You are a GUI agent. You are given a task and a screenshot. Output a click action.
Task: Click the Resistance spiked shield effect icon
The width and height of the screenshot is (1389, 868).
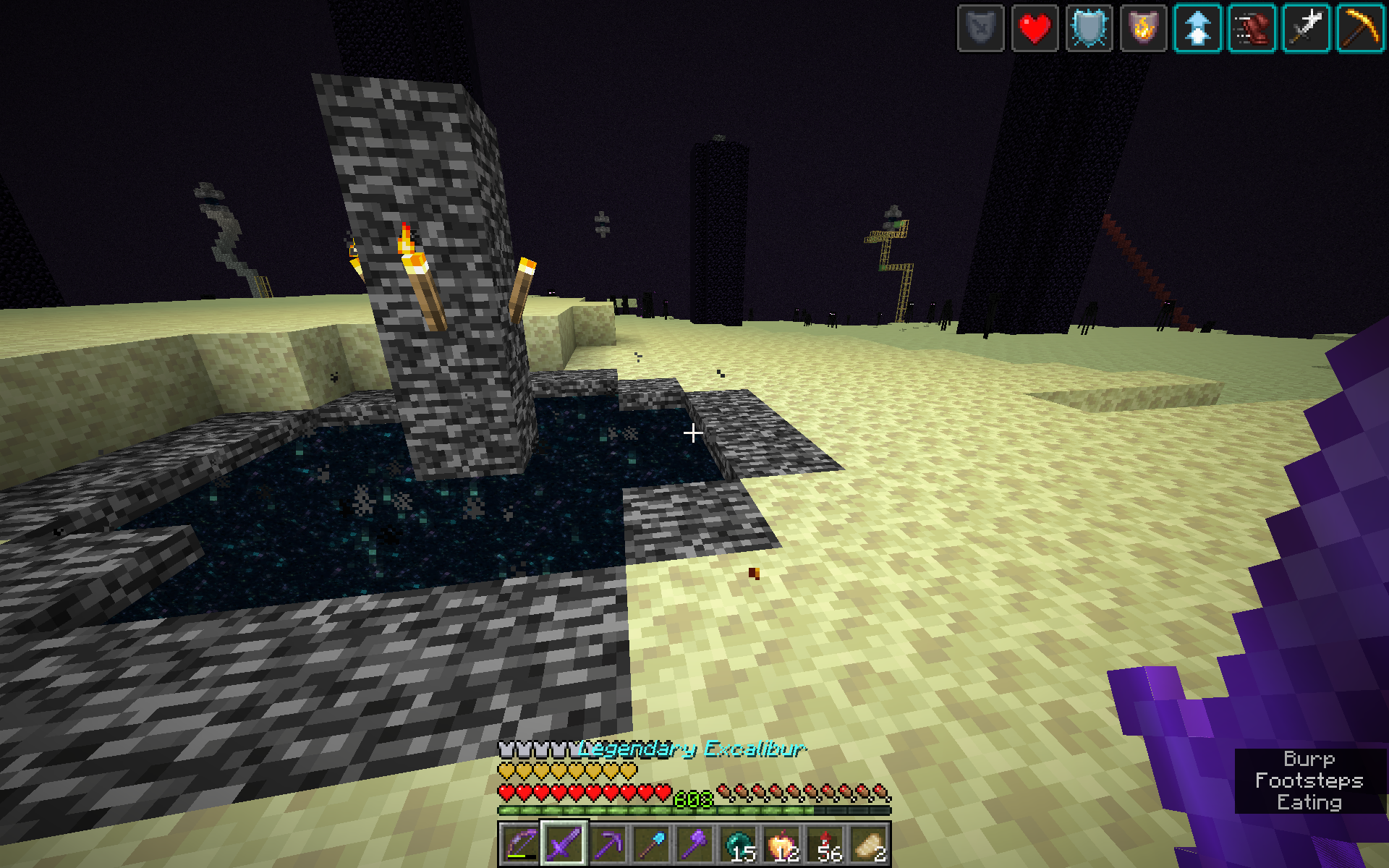pos(1089,29)
